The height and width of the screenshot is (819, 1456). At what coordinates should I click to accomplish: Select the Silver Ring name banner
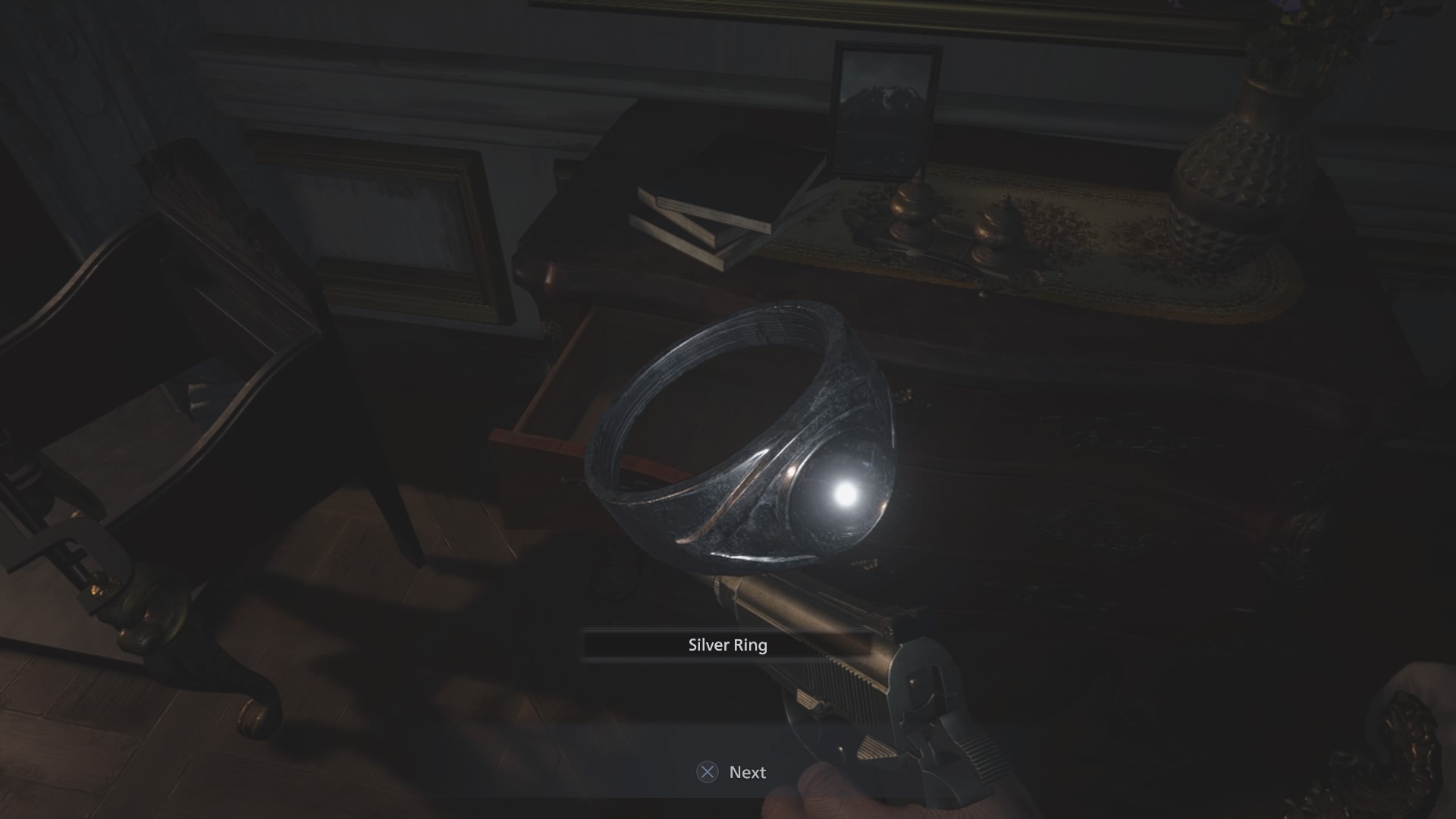pyautogui.click(x=726, y=646)
